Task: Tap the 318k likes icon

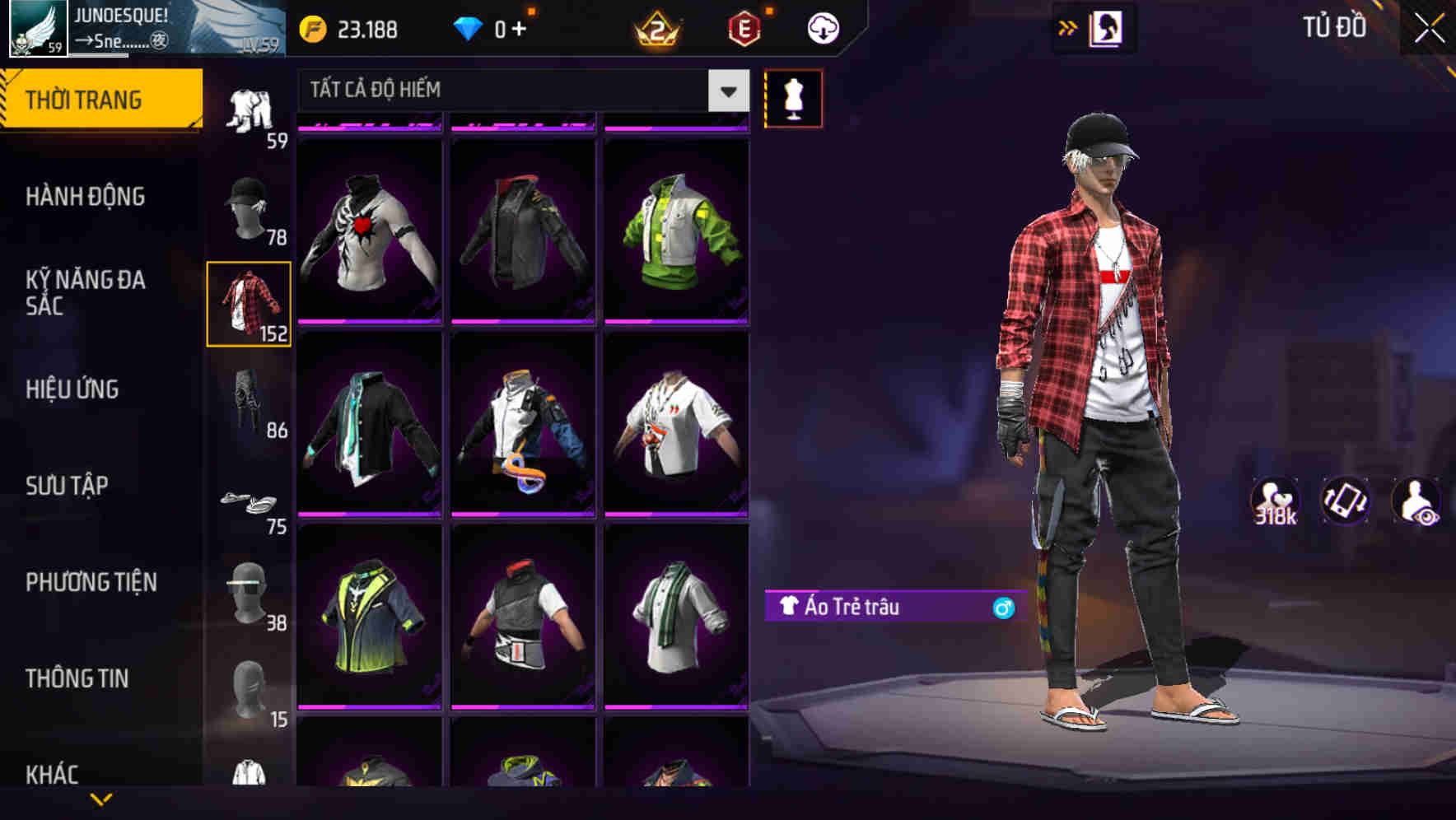Action: tap(1274, 500)
